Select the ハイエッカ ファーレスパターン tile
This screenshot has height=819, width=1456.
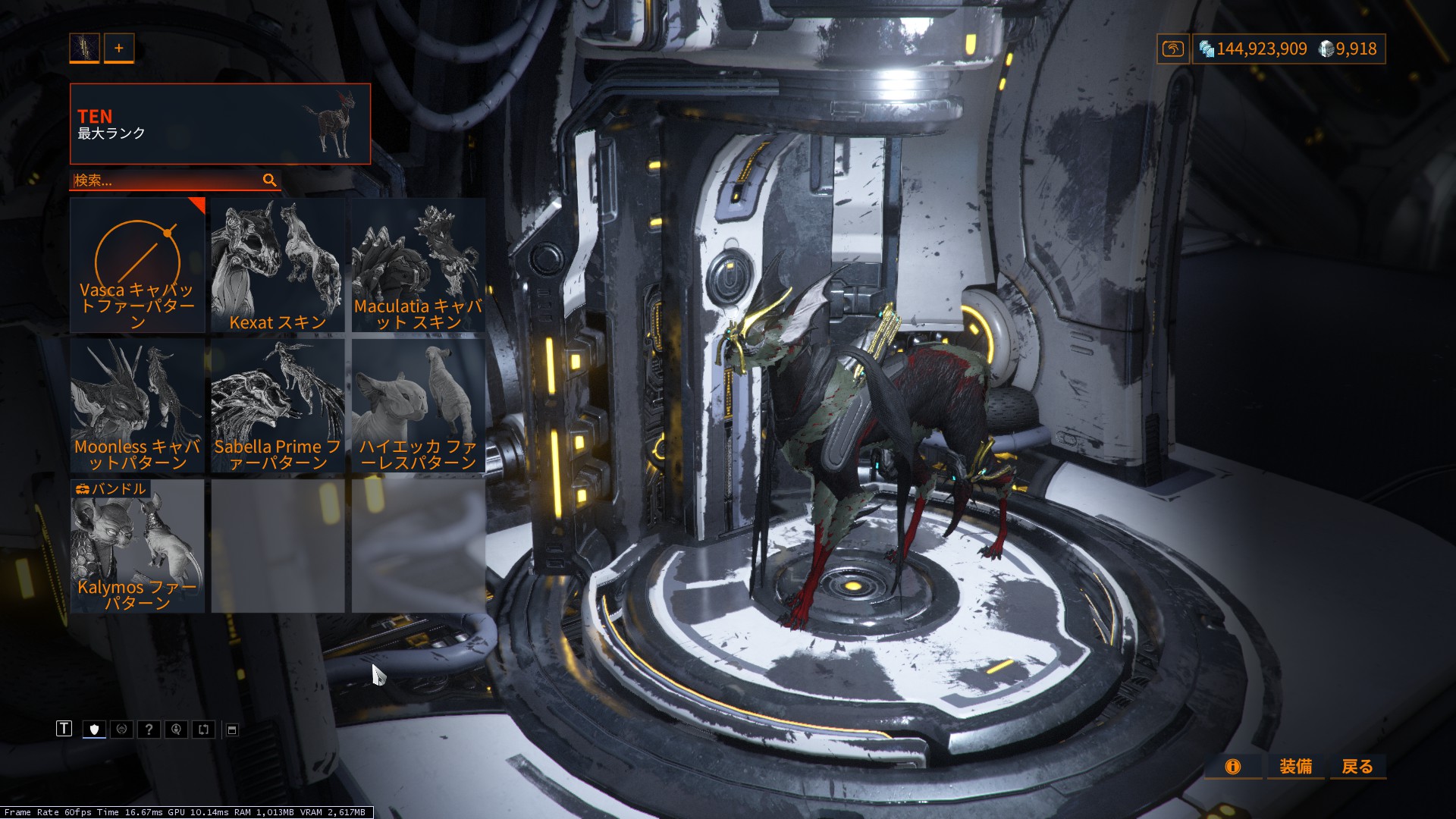(x=418, y=405)
